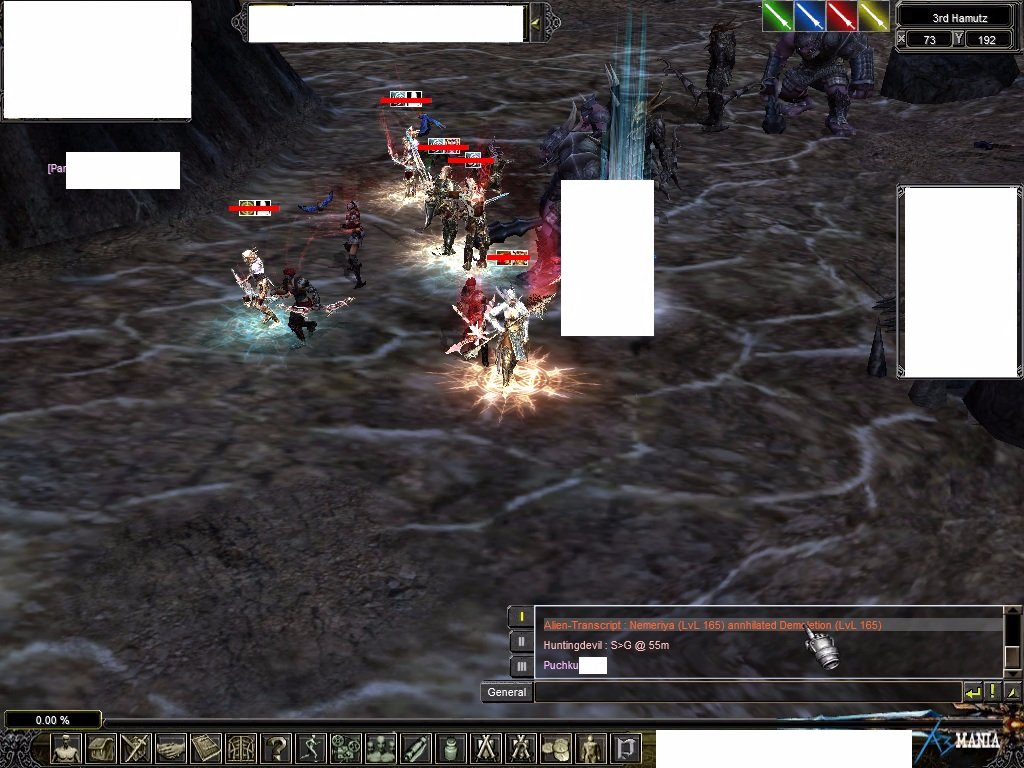The height and width of the screenshot is (768, 1024).
Task: Click the yellow exclamation mark chat button
Action: point(993,692)
